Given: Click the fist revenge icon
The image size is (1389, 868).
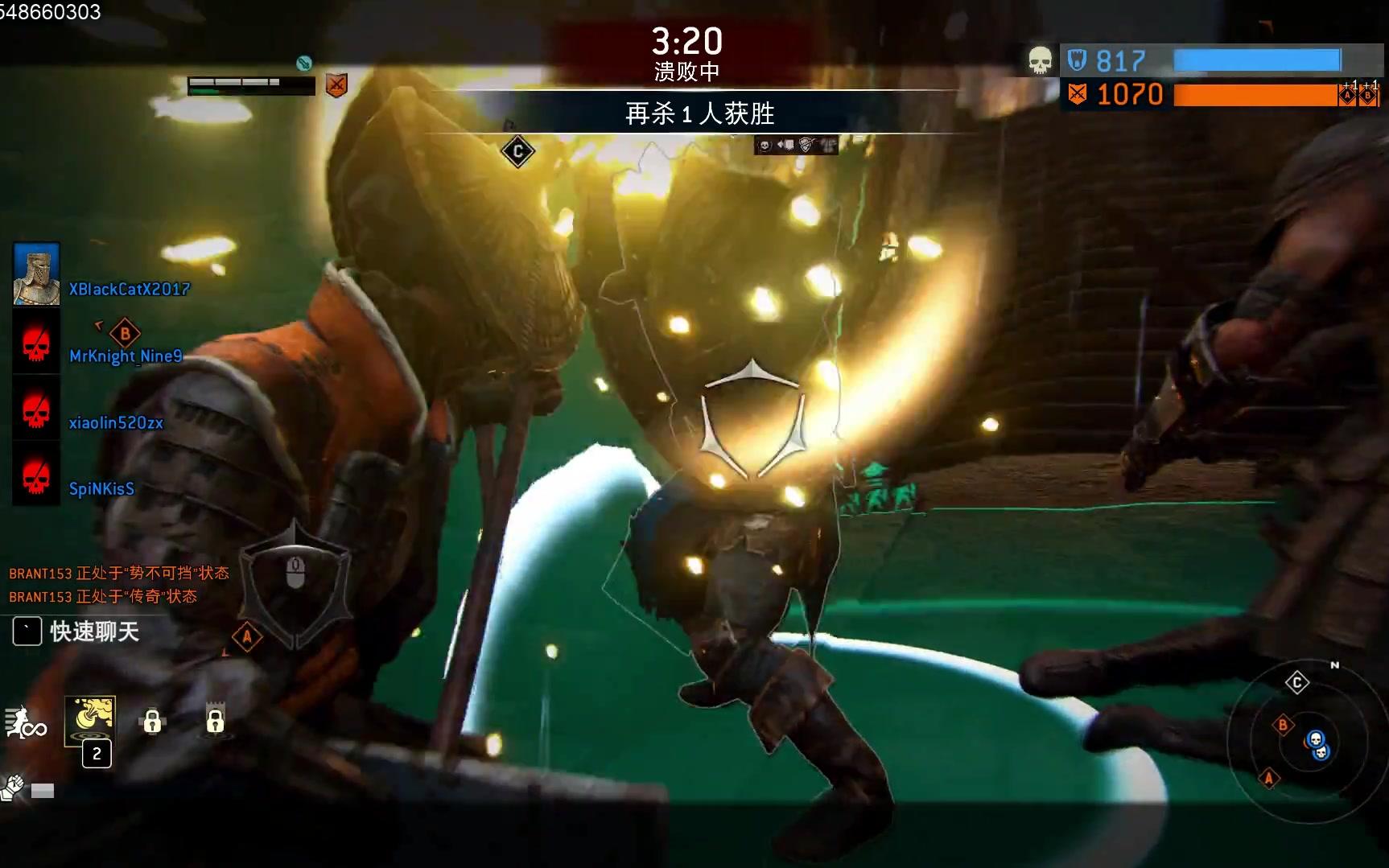Looking at the screenshot, I should pos(14,788).
